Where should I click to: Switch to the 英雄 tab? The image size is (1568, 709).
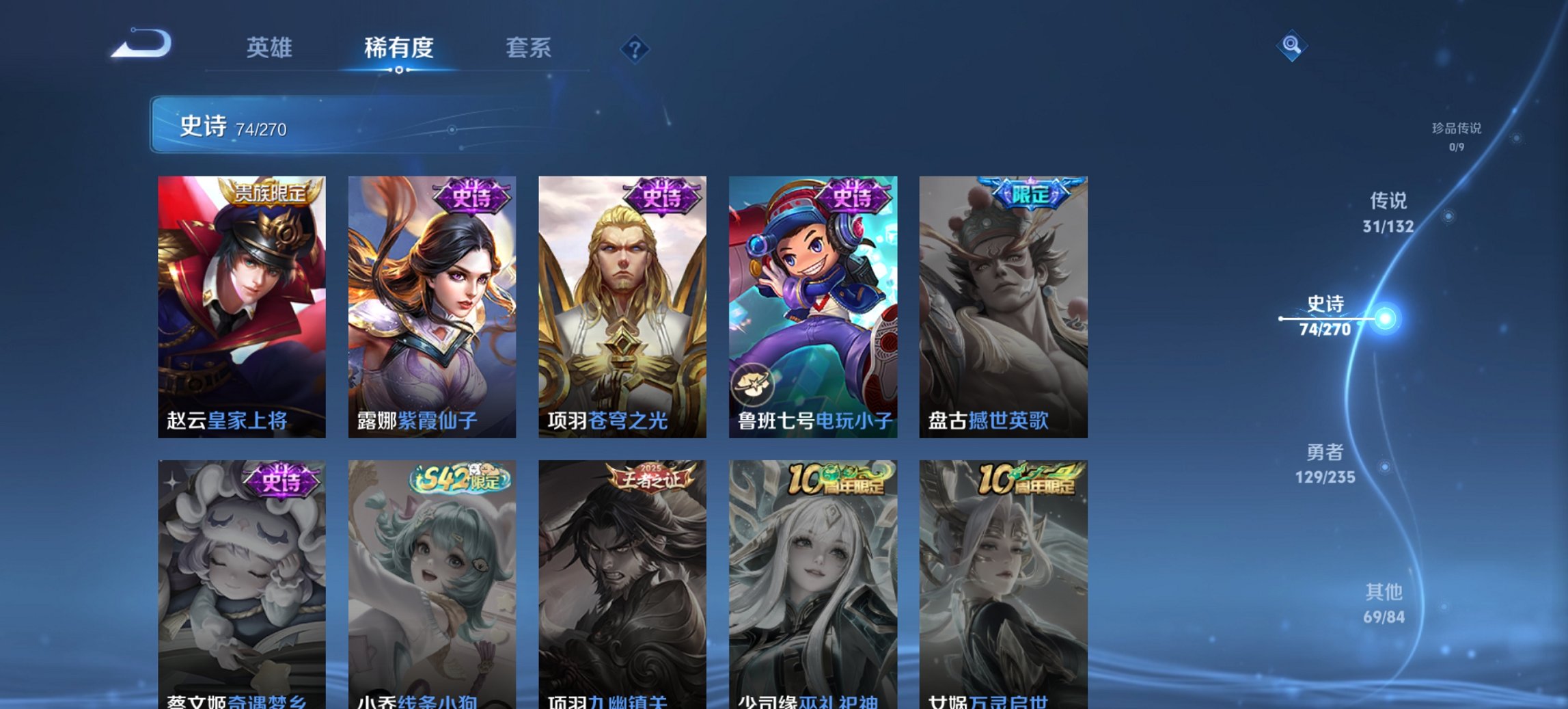271,48
